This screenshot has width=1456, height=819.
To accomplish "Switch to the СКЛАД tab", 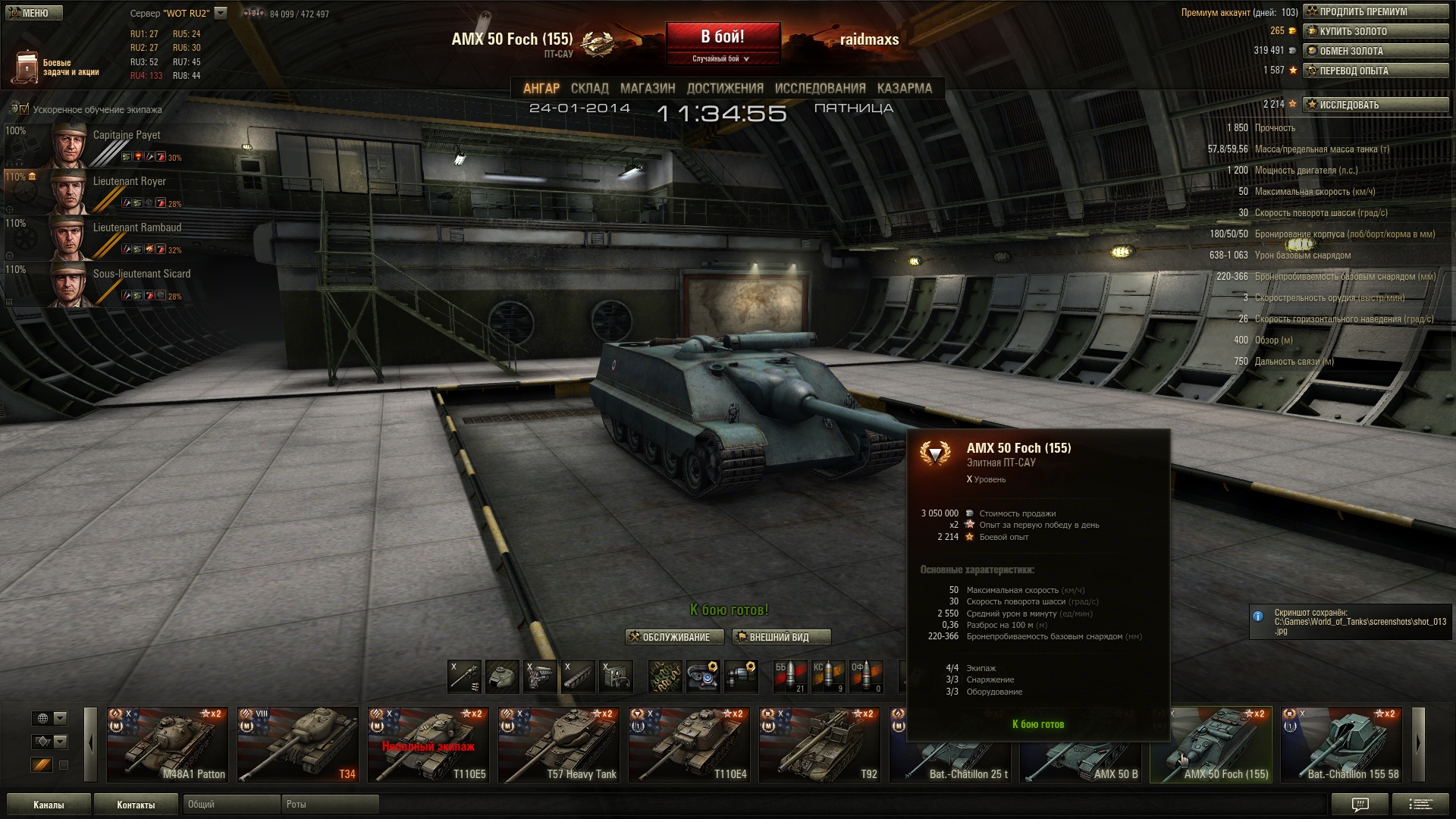I will [589, 89].
